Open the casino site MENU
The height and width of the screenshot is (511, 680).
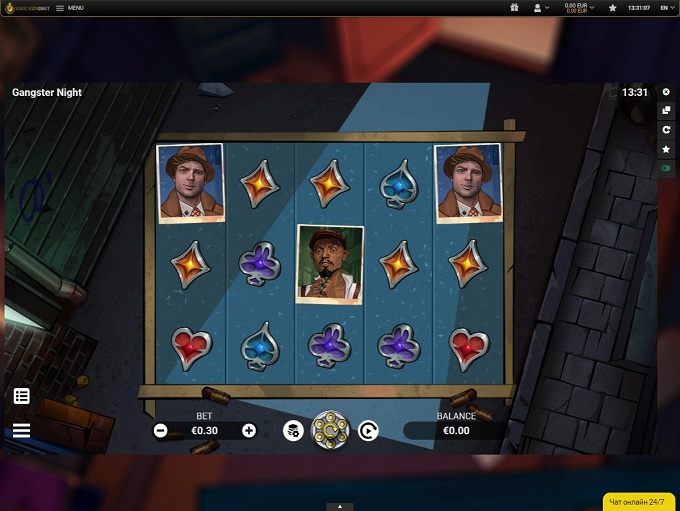pos(70,7)
